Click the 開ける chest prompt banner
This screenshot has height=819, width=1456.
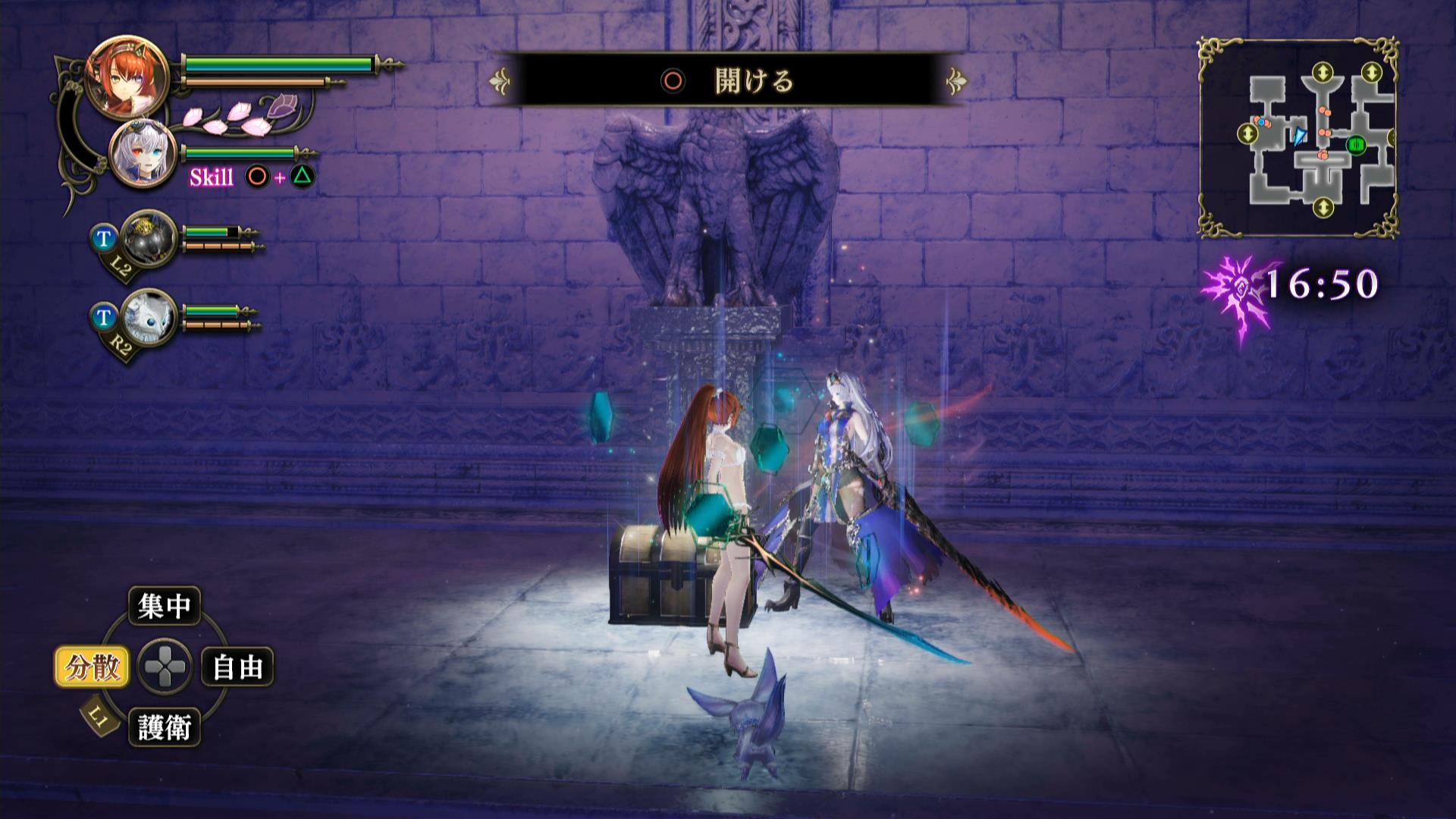728,80
